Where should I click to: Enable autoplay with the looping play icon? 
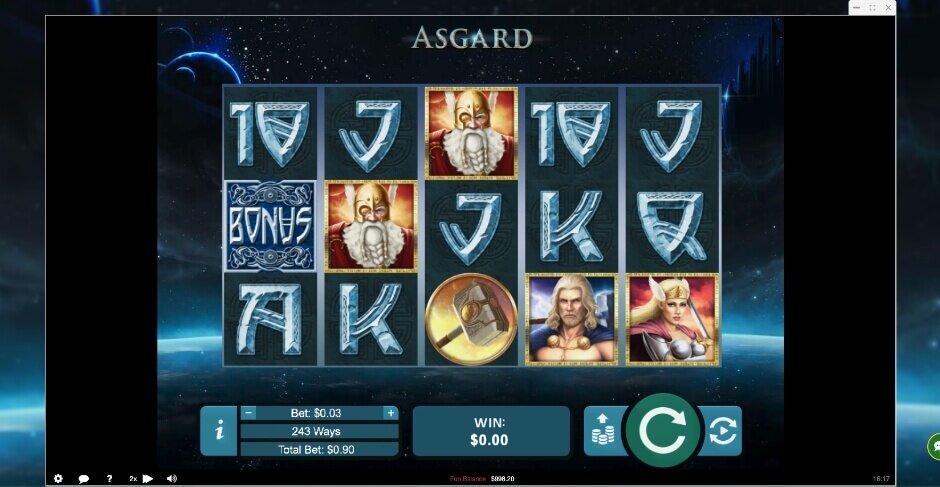point(721,431)
